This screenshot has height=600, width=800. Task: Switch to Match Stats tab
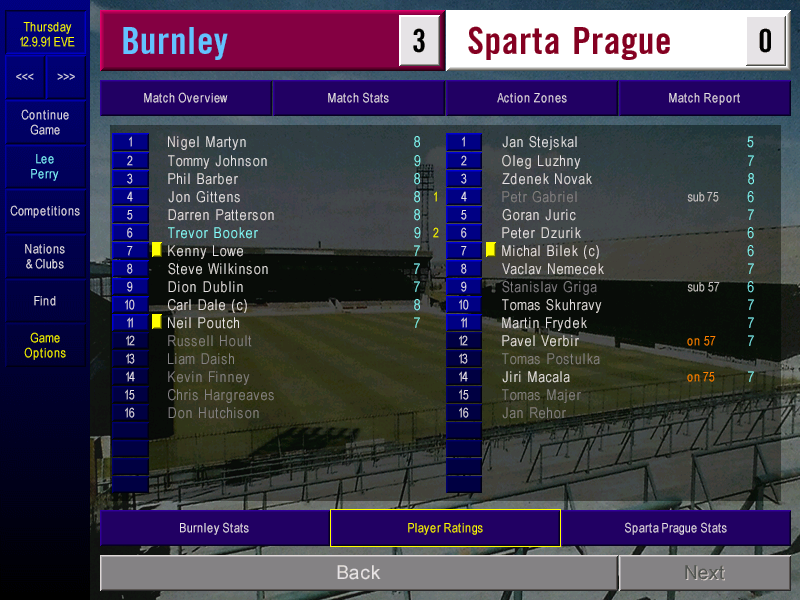[358, 98]
